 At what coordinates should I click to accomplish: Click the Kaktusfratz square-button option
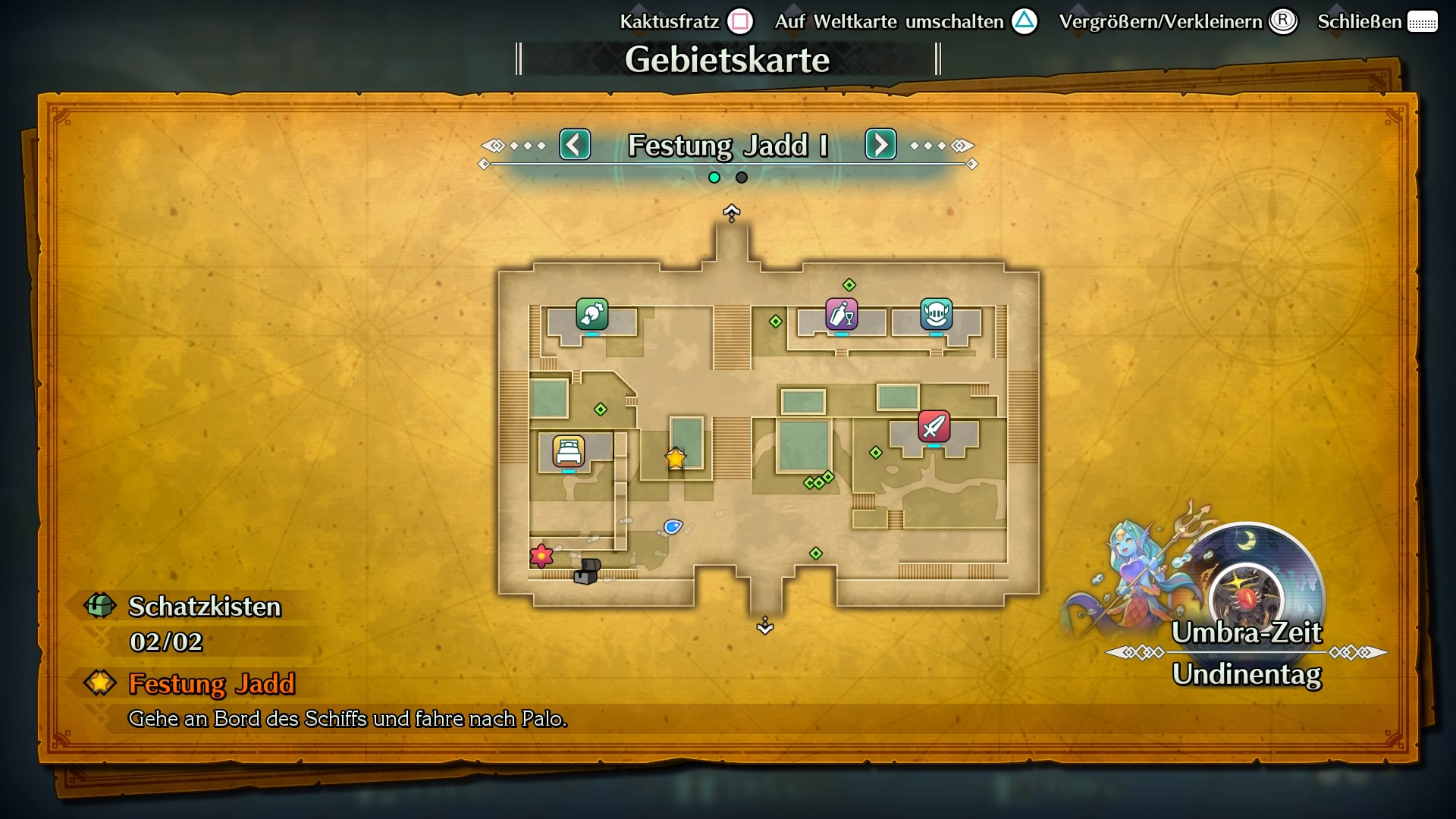point(740,21)
